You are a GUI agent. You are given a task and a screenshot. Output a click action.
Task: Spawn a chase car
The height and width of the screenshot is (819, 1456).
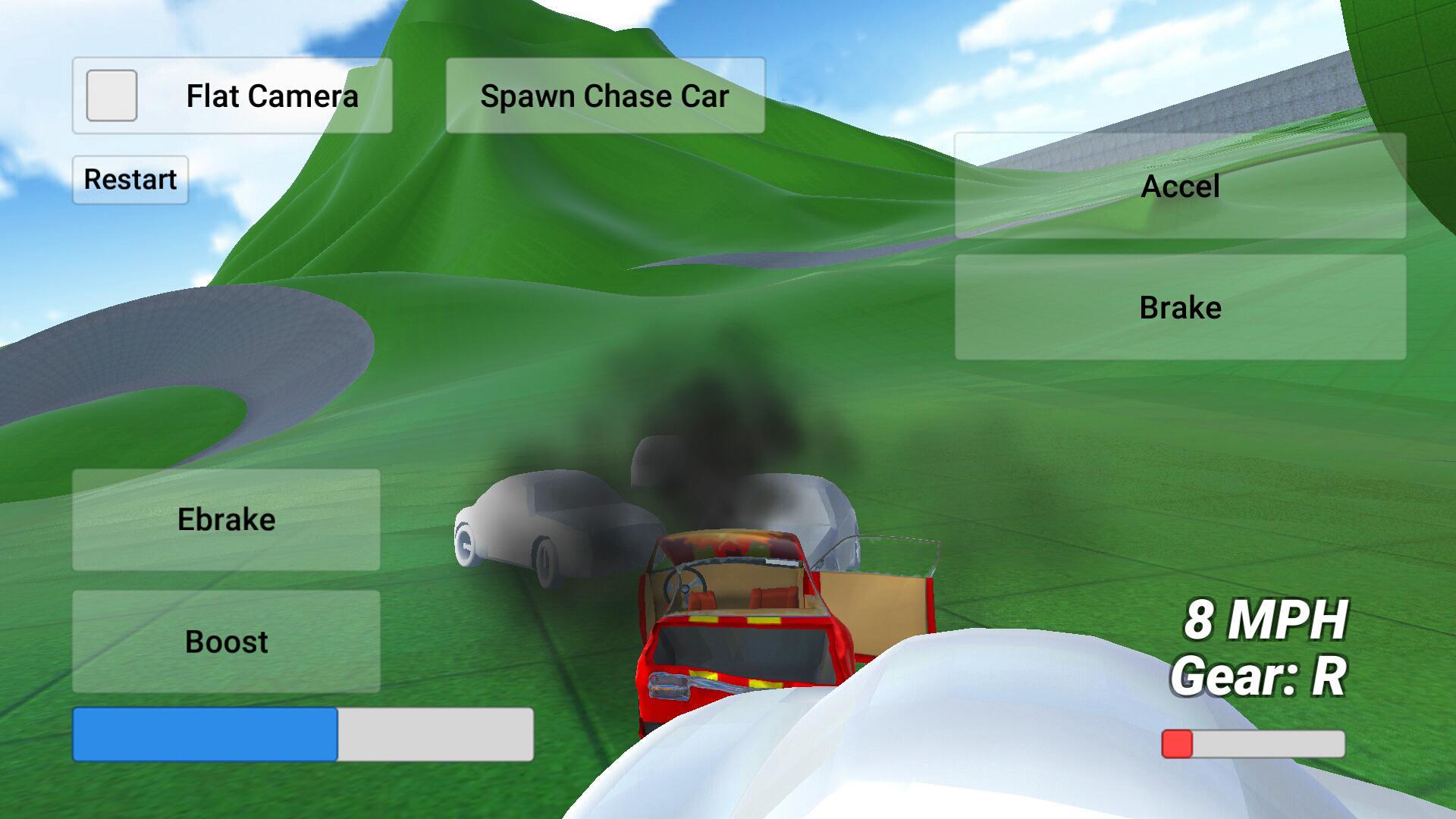point(604,96)
